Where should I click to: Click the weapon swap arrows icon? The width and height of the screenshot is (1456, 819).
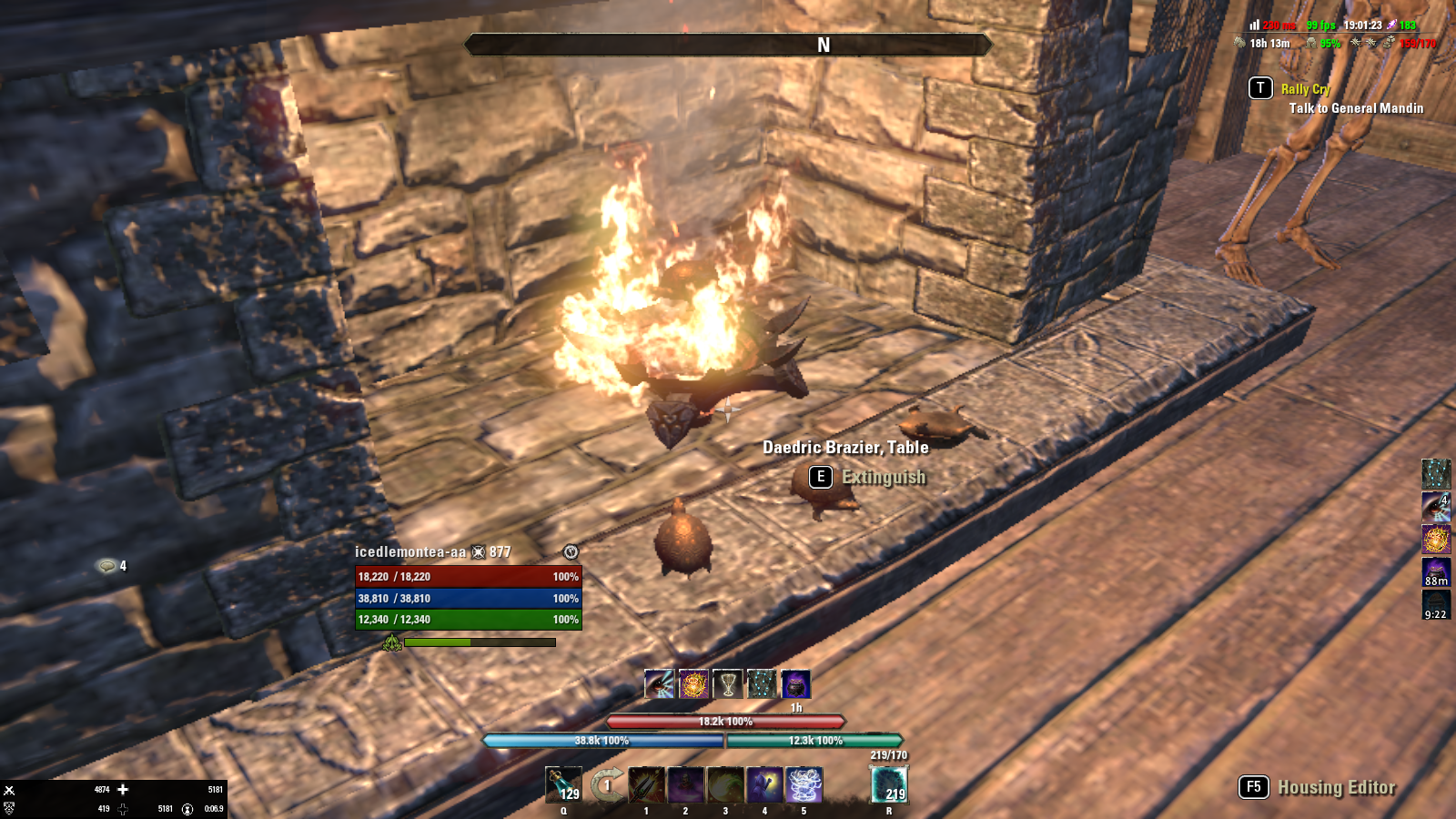pos(607,784)
